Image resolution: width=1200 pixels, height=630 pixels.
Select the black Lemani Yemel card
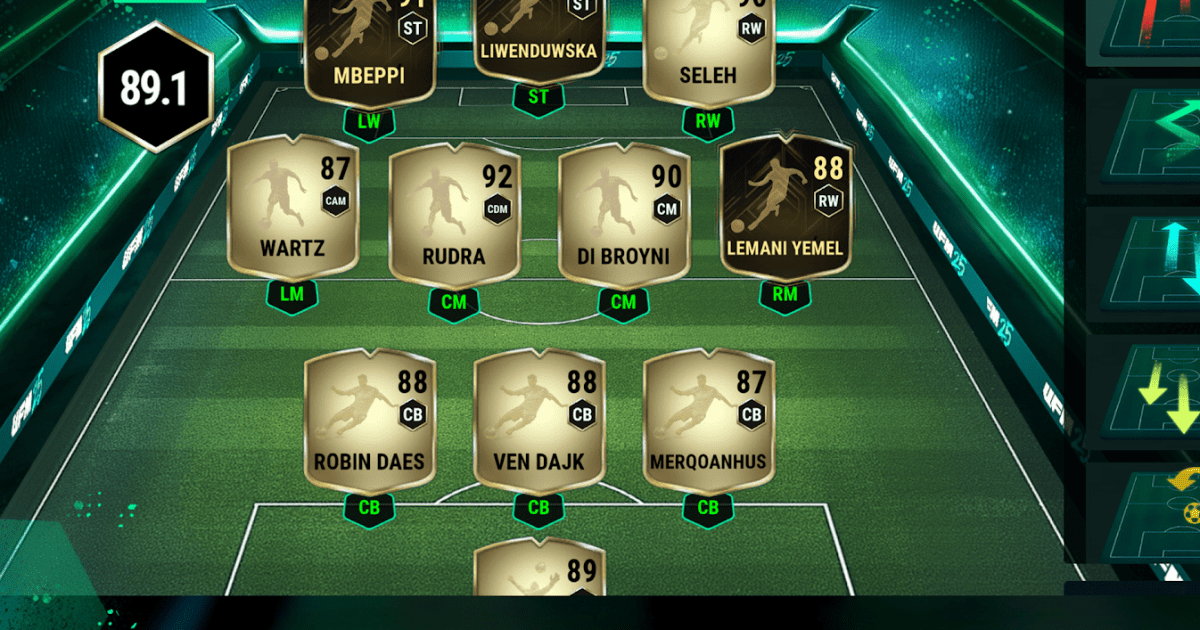[x=785, y=208]
